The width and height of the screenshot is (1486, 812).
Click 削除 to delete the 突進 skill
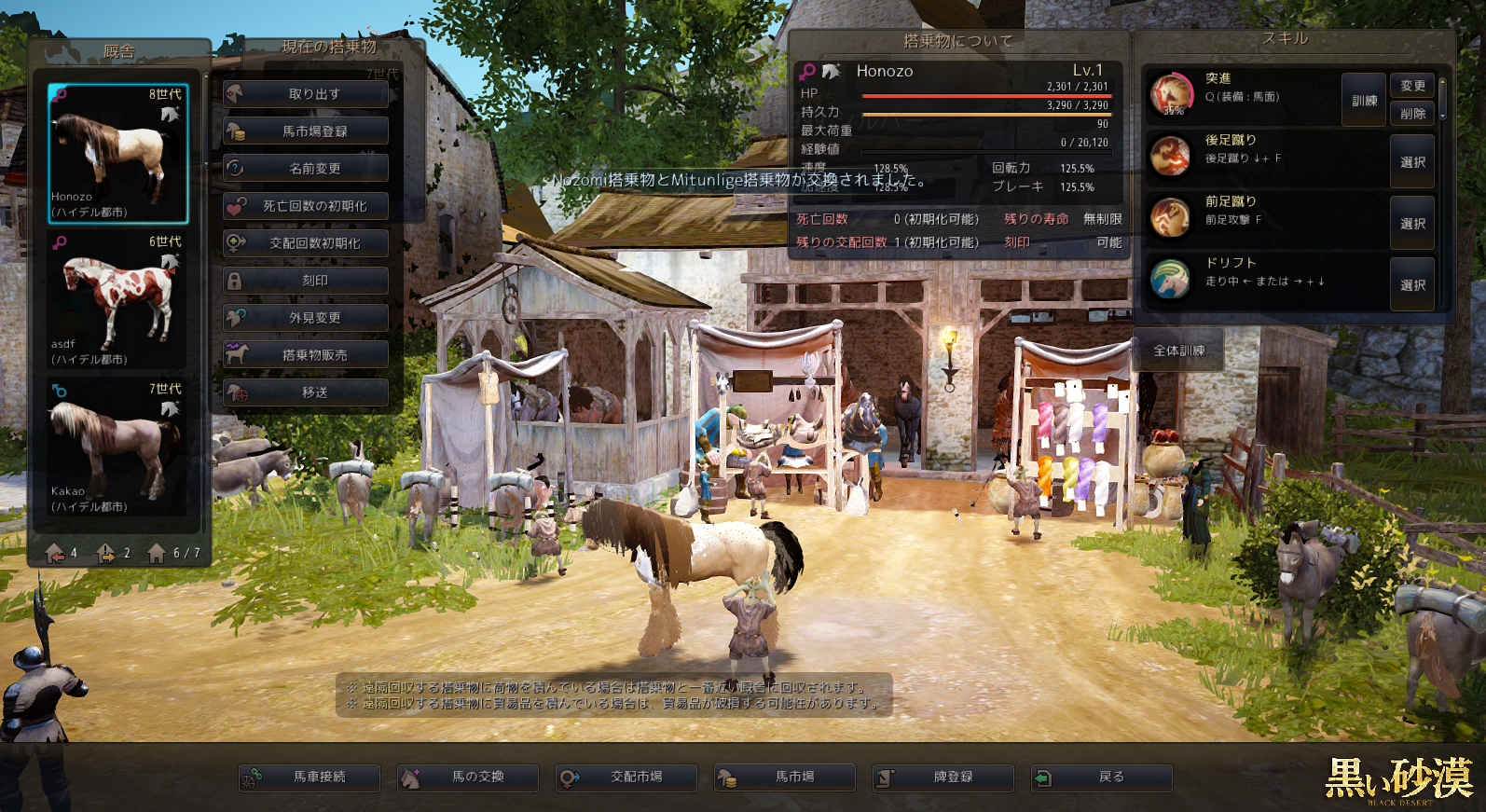pyautogui.click(x=1412, y=114)
